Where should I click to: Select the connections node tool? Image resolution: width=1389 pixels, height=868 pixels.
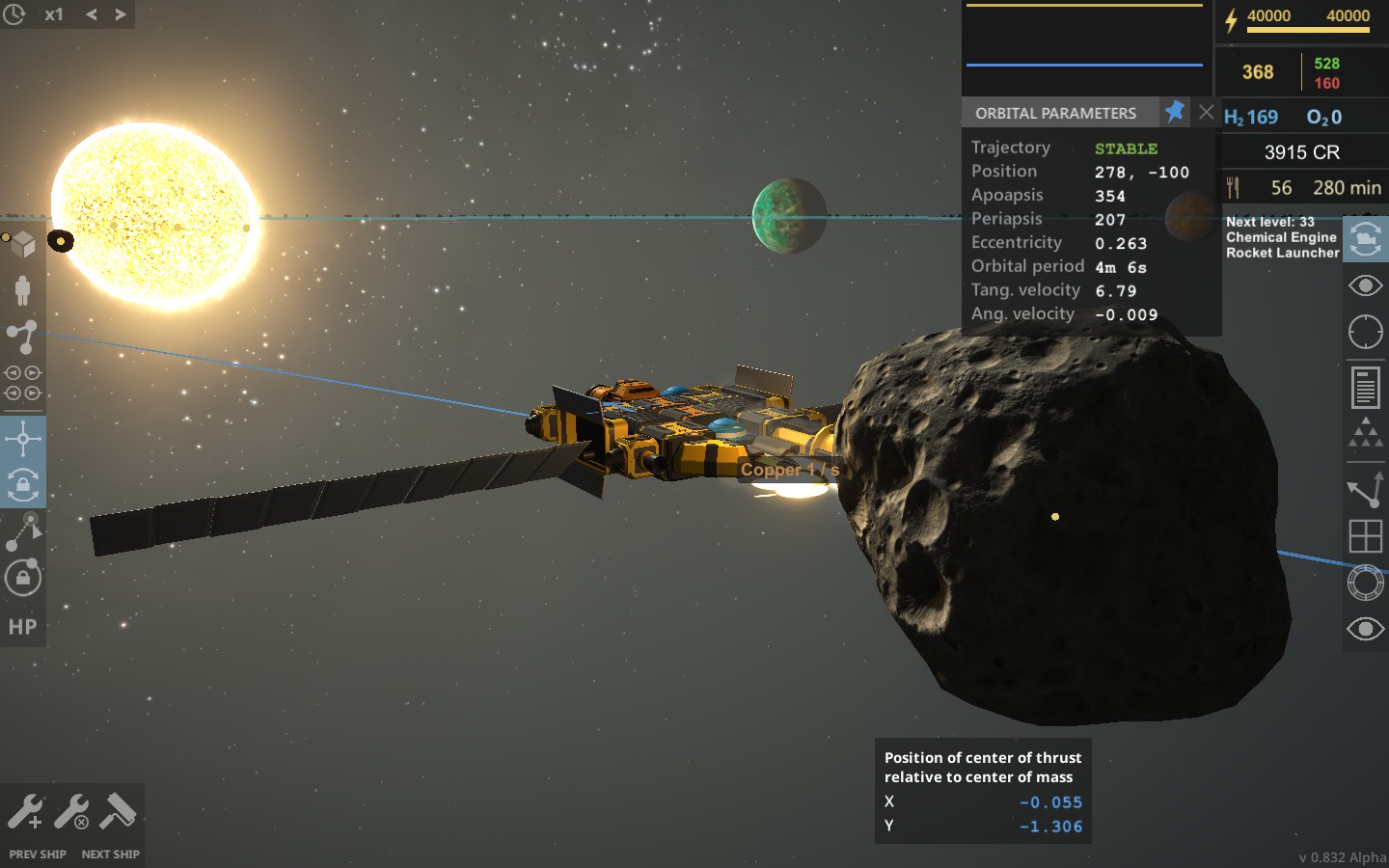(x=24, y=335)
